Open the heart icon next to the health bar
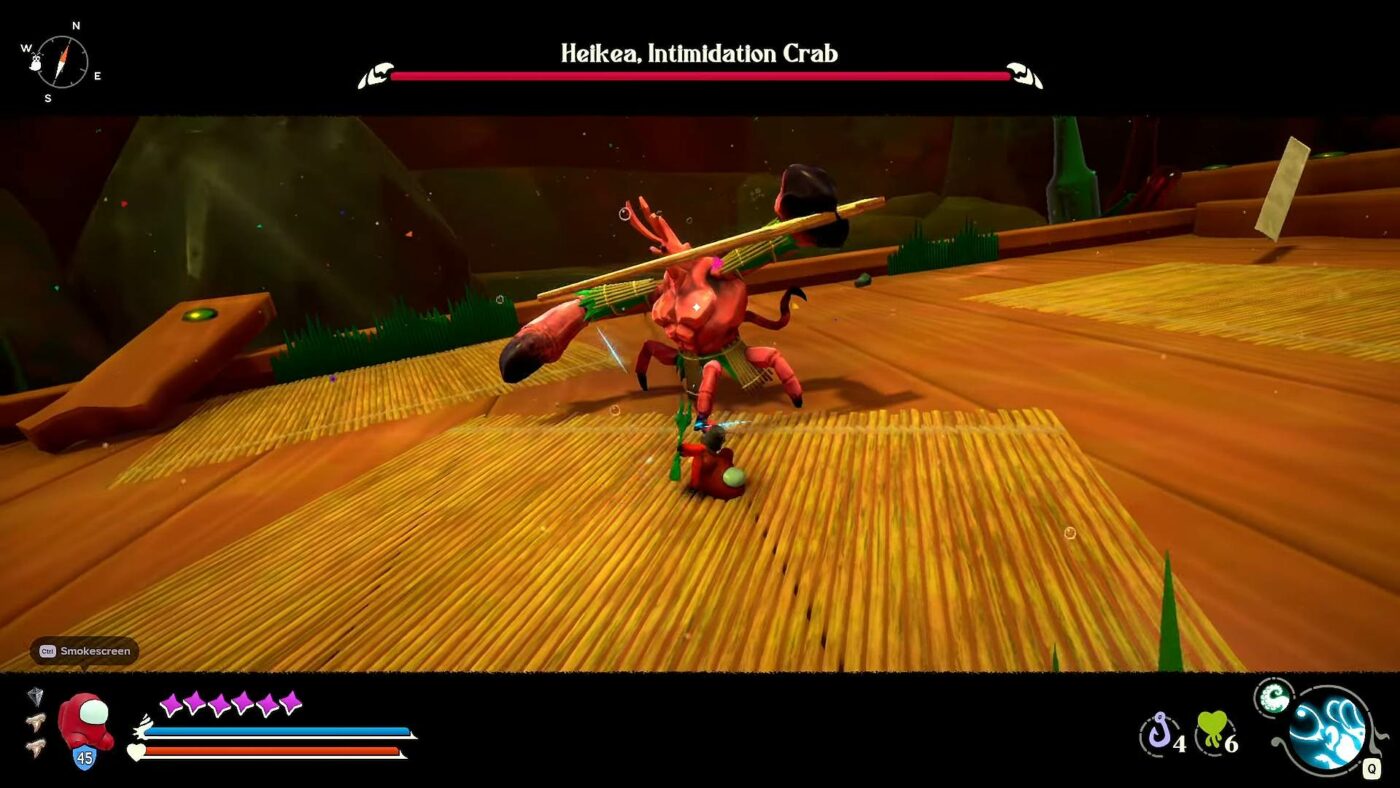 [x=135, y=749]
